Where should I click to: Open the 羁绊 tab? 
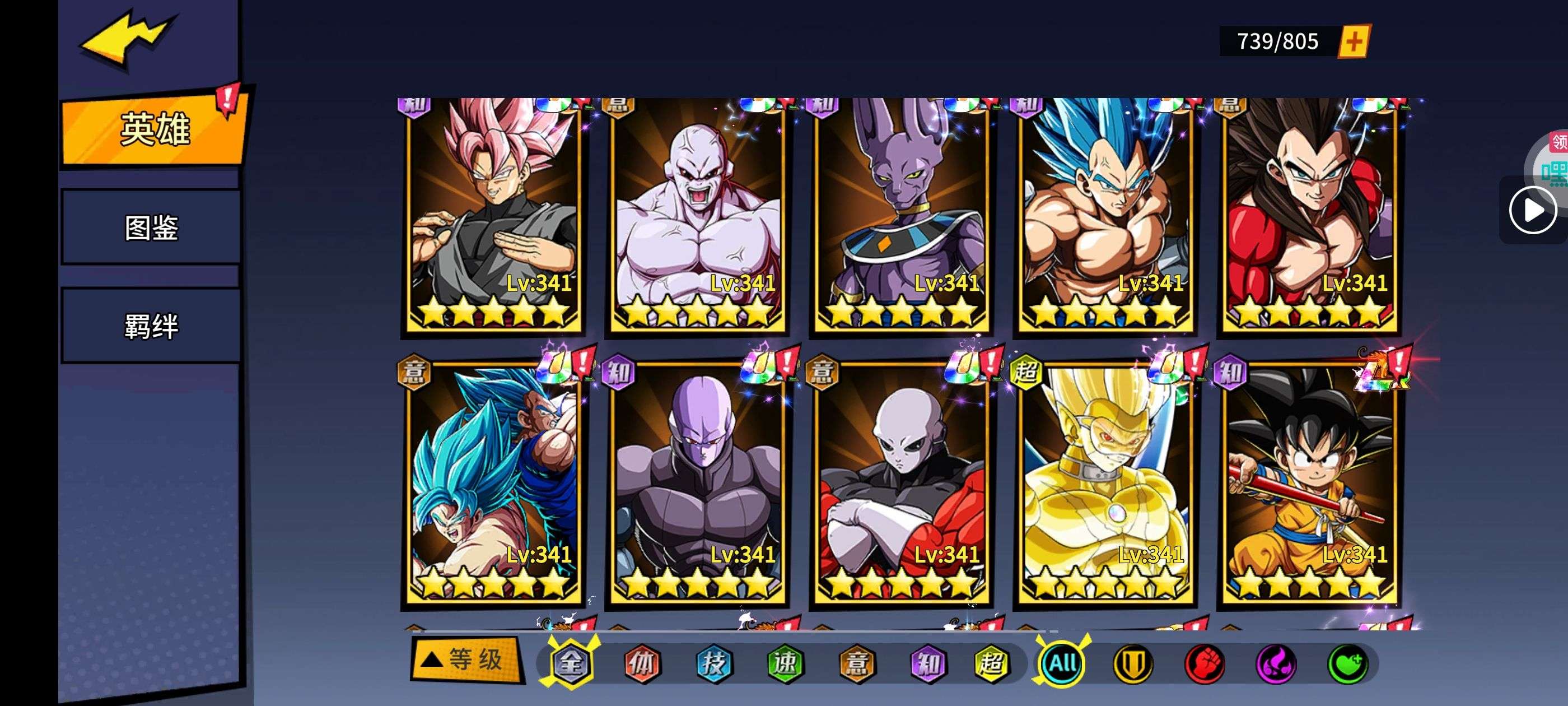tap(151, 326)
